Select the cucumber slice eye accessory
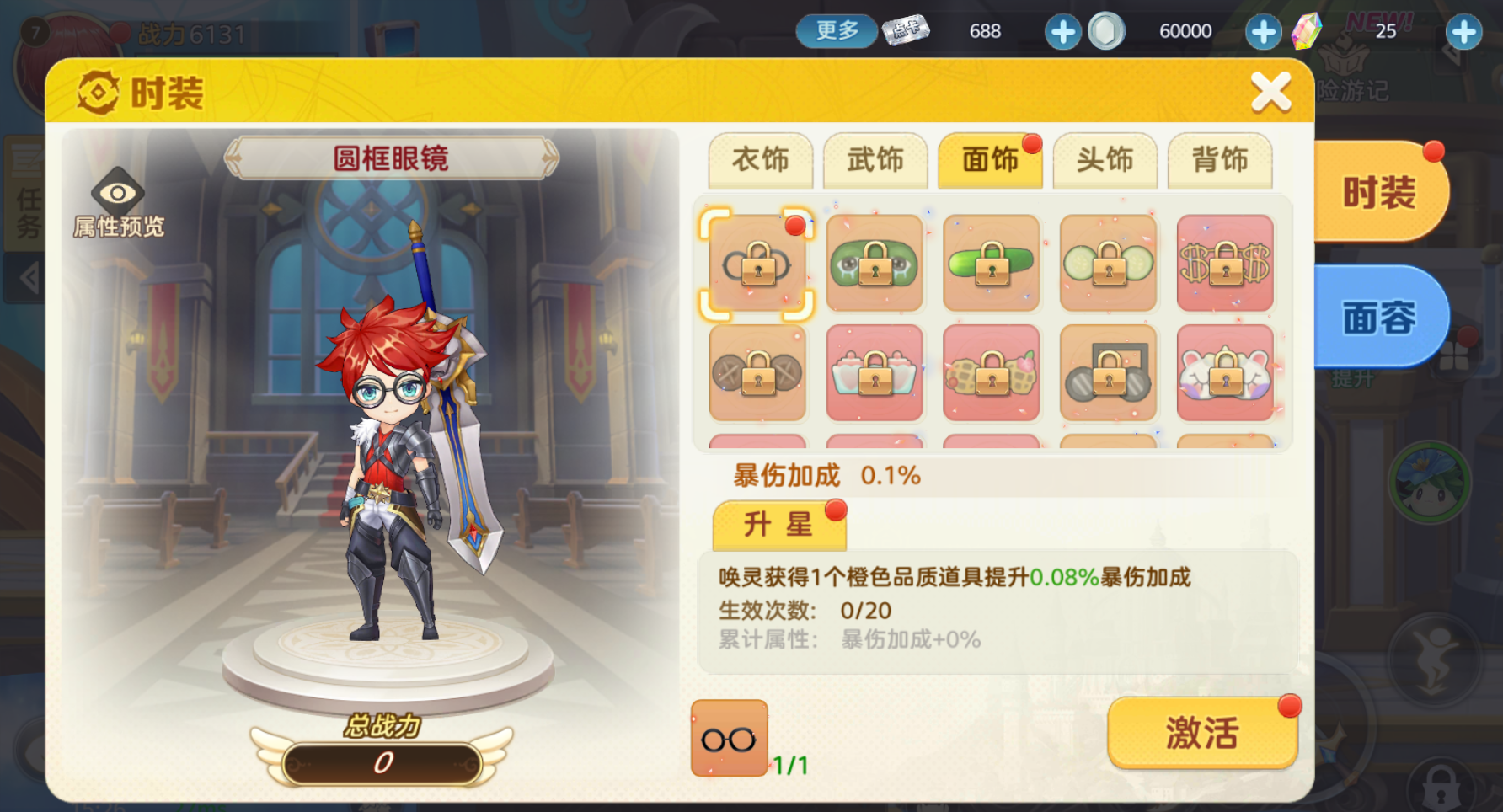Viewport: 1503px width, 812px height. coord(1107,264)
